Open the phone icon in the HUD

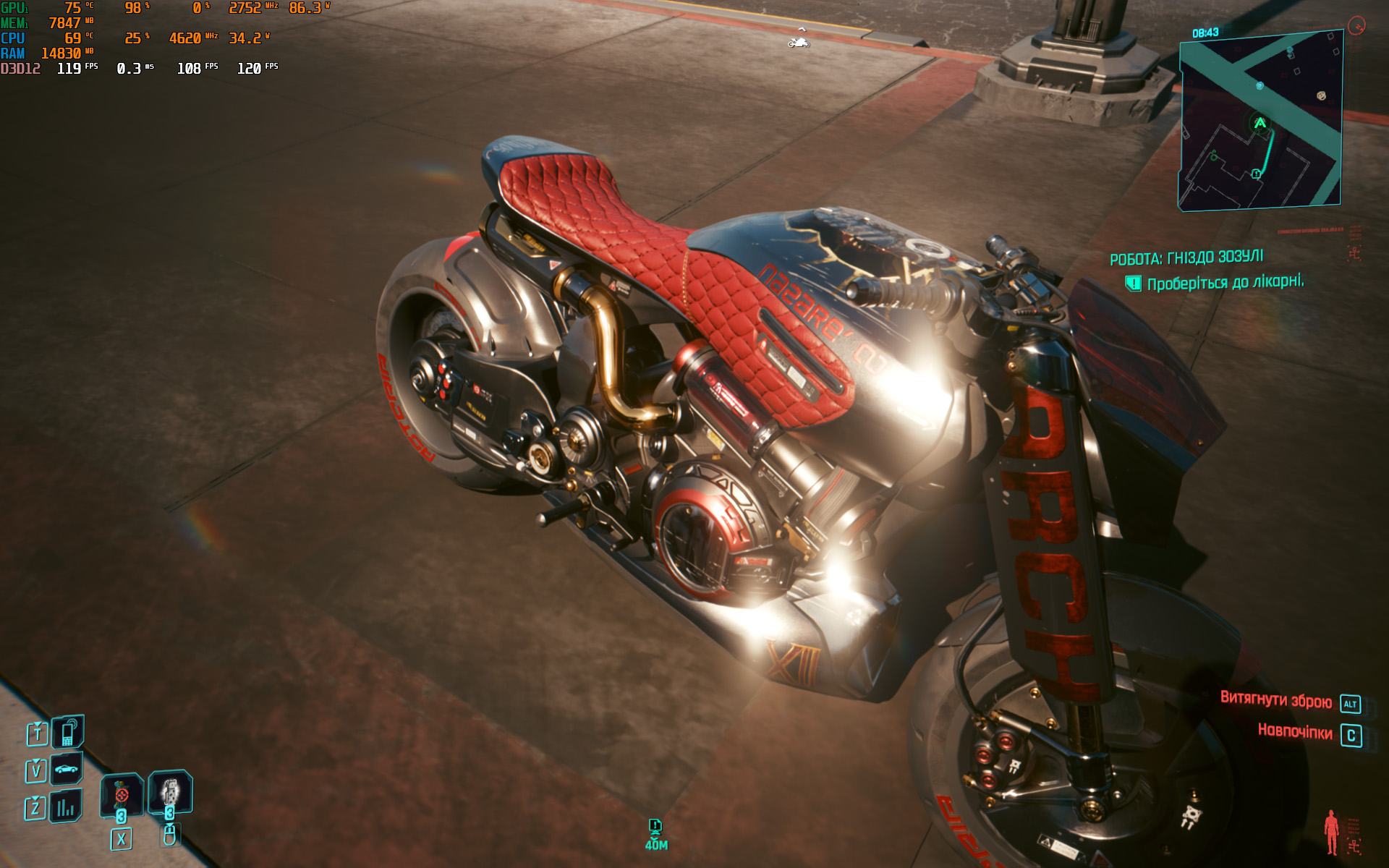[x=68, y=732]
